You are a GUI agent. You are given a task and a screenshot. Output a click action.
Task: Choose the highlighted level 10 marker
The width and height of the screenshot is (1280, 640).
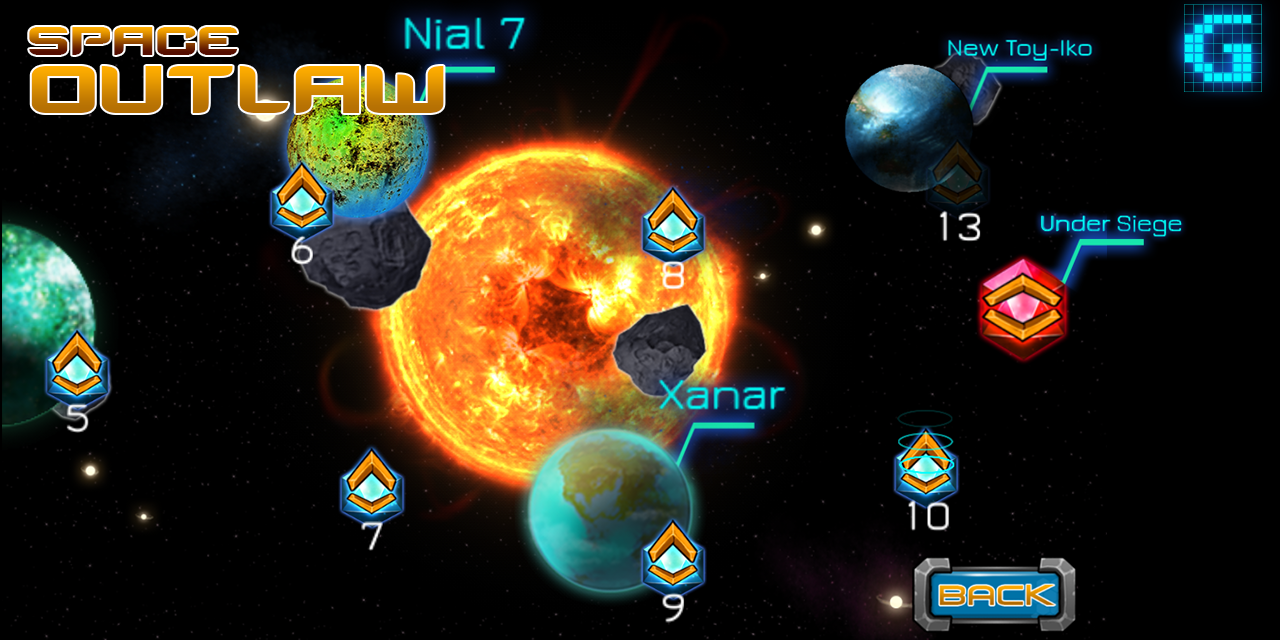tap(926, 467)
